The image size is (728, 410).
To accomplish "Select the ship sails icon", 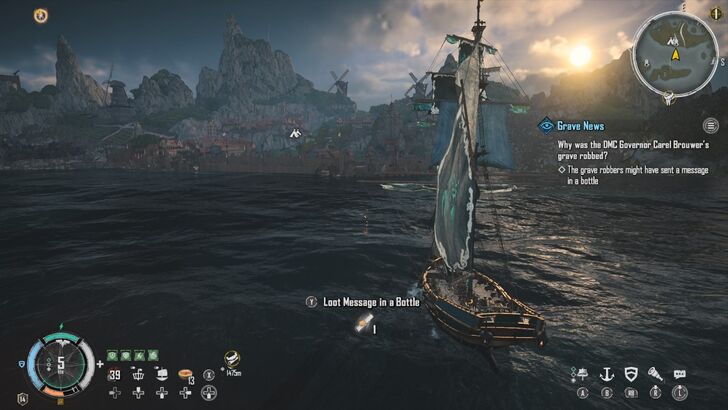I will tap(580, 374).
